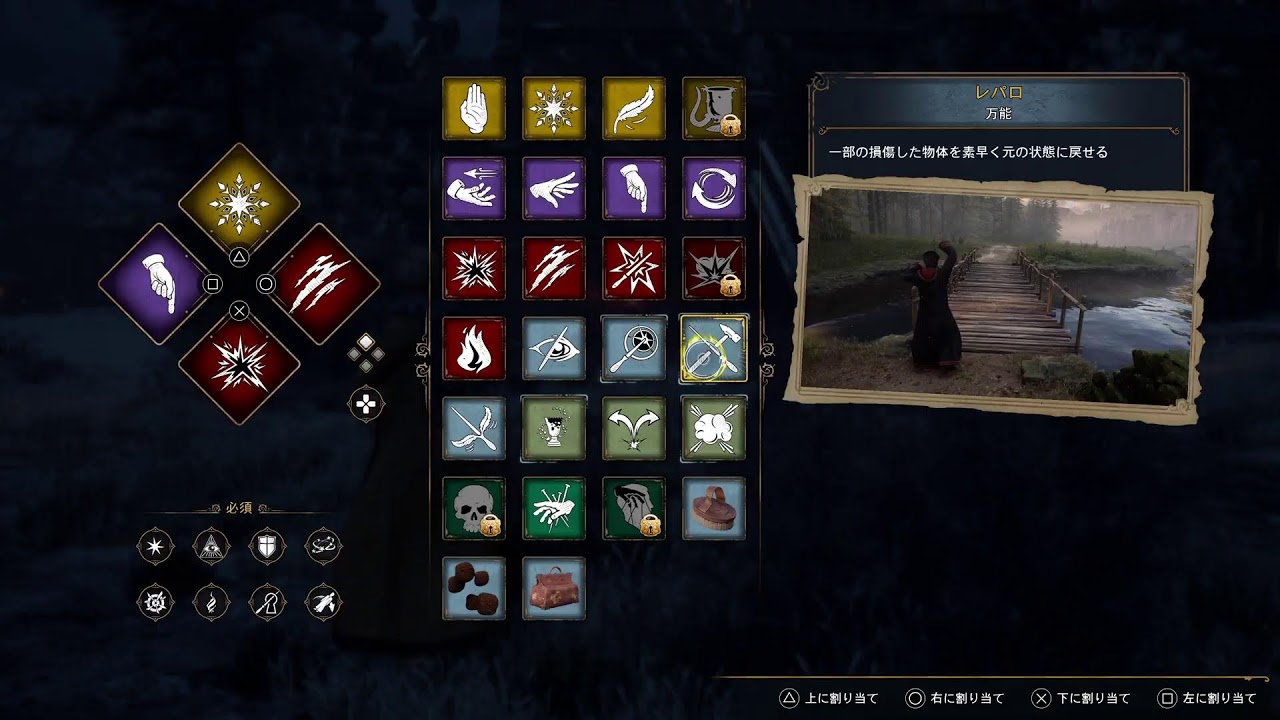This screenshot has width=1280, height=720.
Task: Select the Disillusionment crossed-eye spell
Action: (554, 348)
